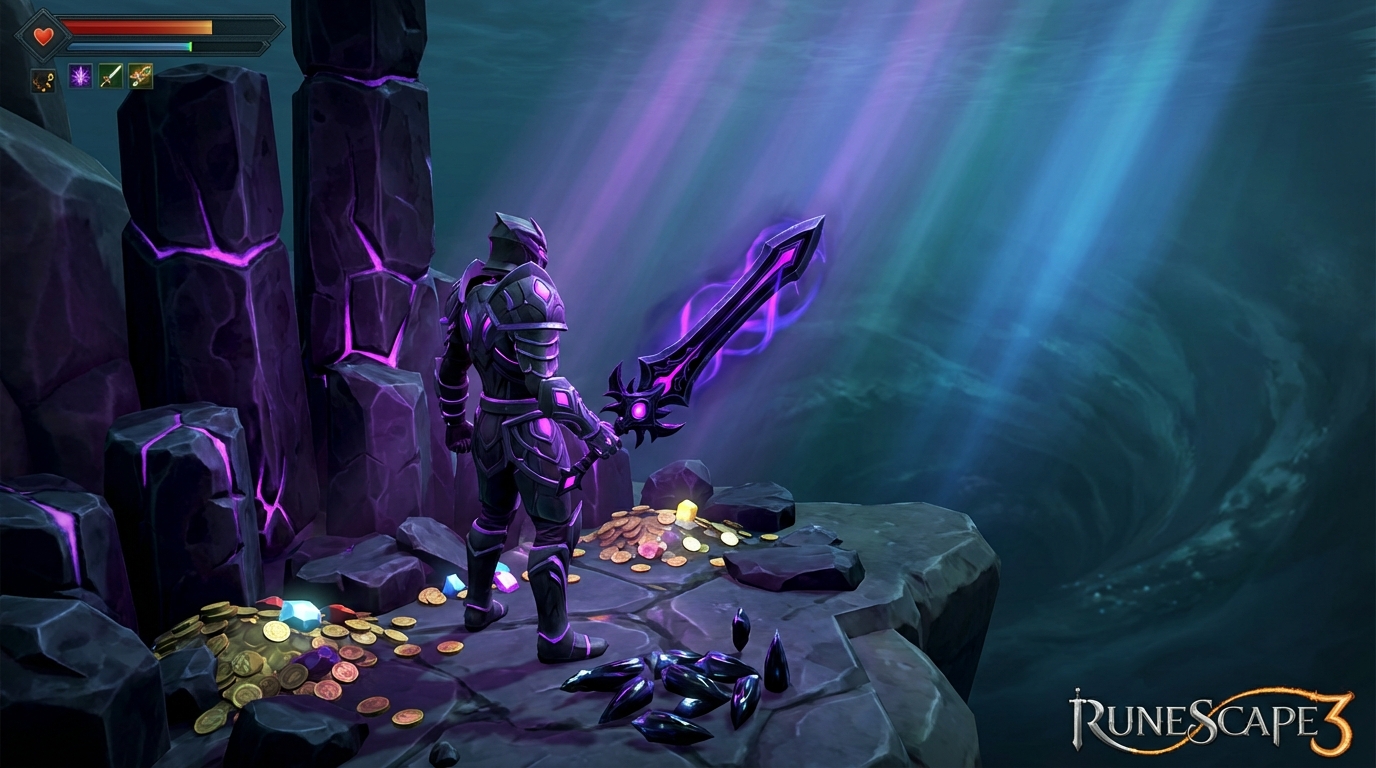This screenshot has height=768, width=1376.
Task: Click the heart icon on the health display
Action: point(44,33)
